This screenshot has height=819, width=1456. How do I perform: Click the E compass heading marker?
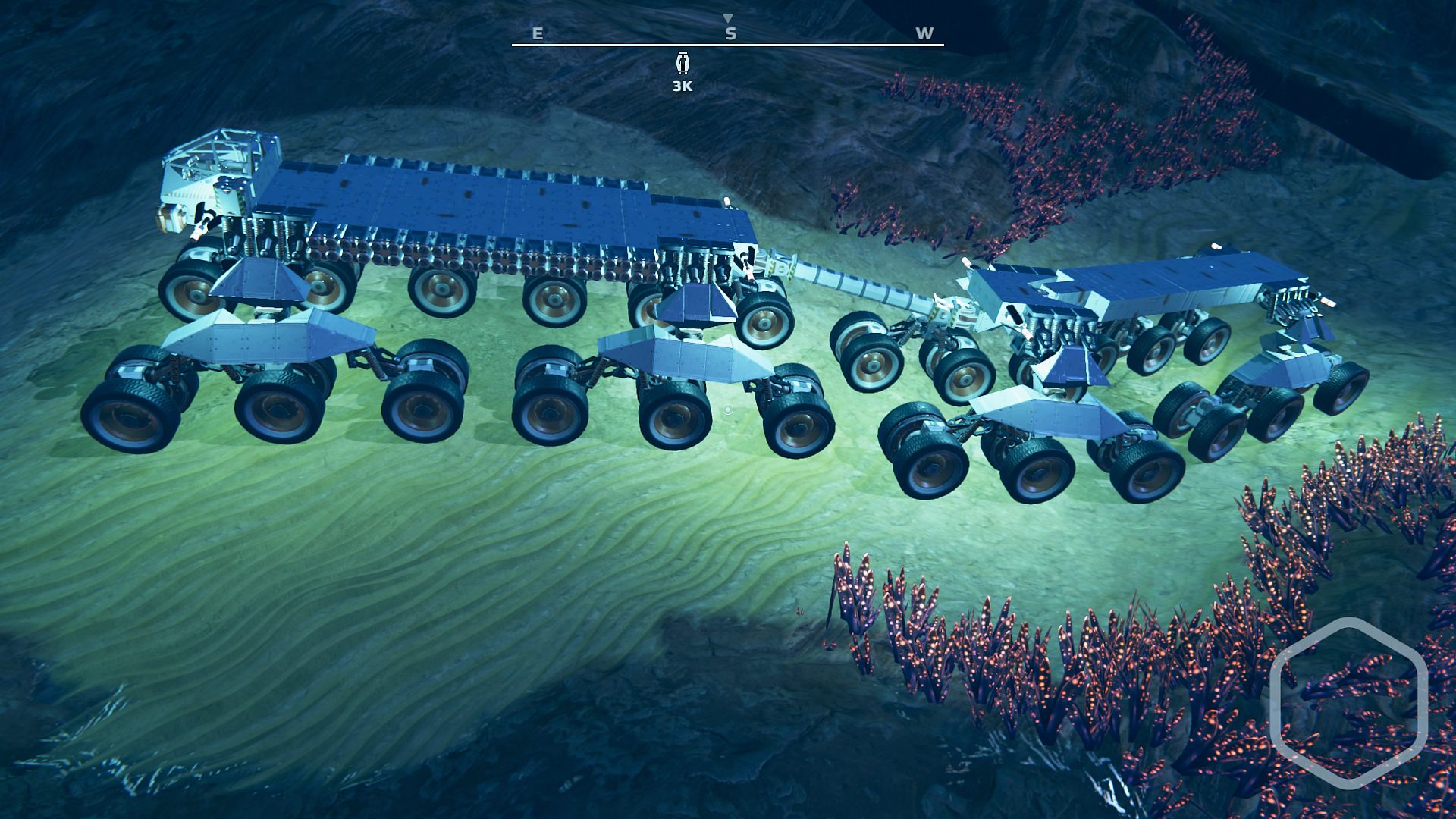[536, 33]
